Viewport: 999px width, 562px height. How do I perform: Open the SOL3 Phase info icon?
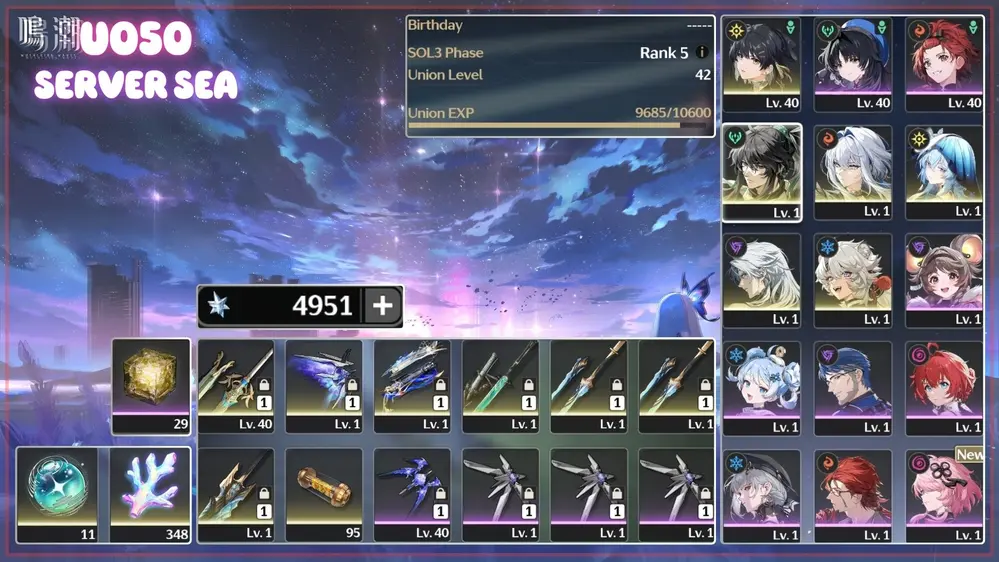tap(702, 53)
